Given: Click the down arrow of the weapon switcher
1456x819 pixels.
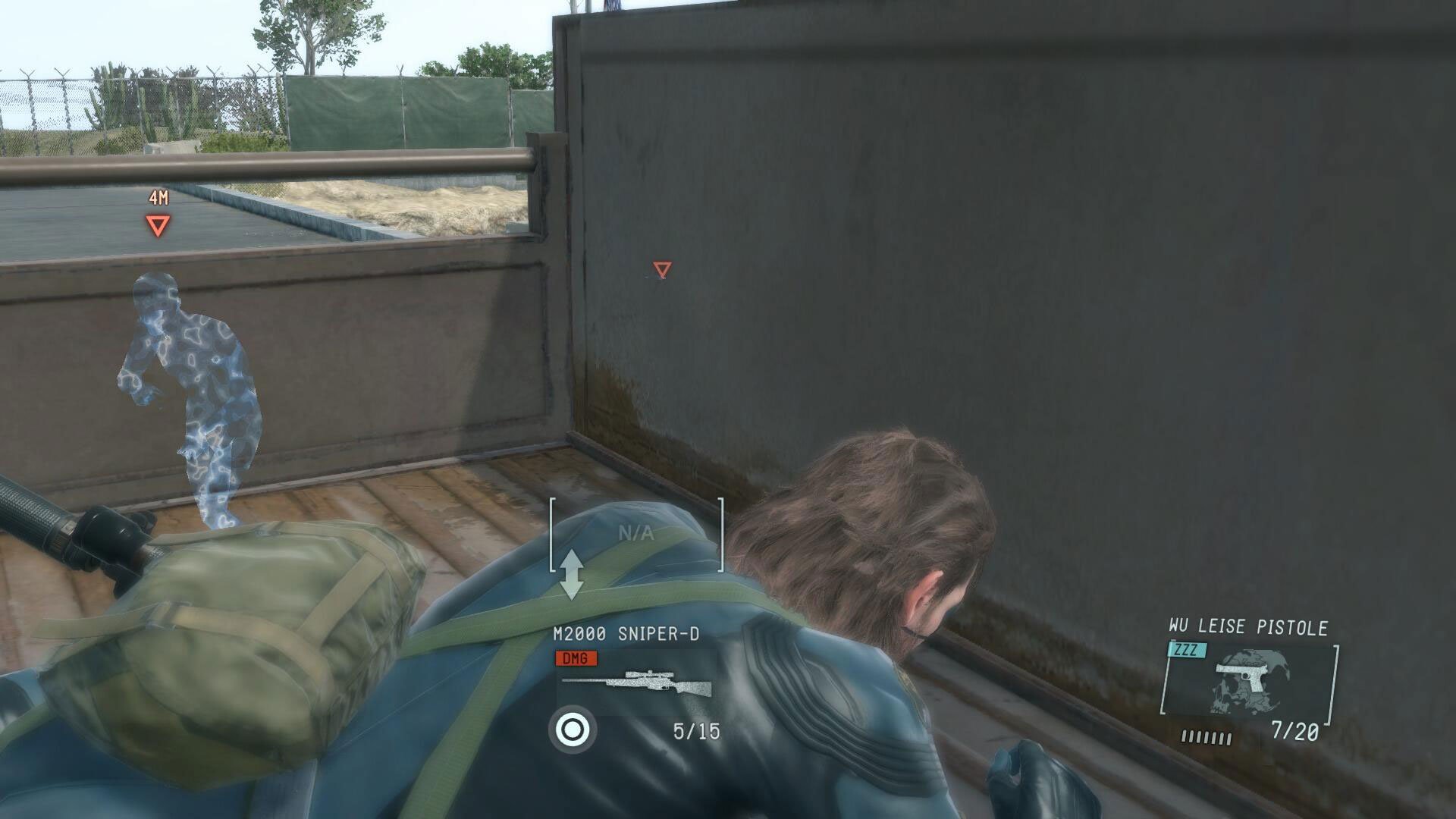Looking at the screenshot, I should pyautogui.click(x=573, y=593).
